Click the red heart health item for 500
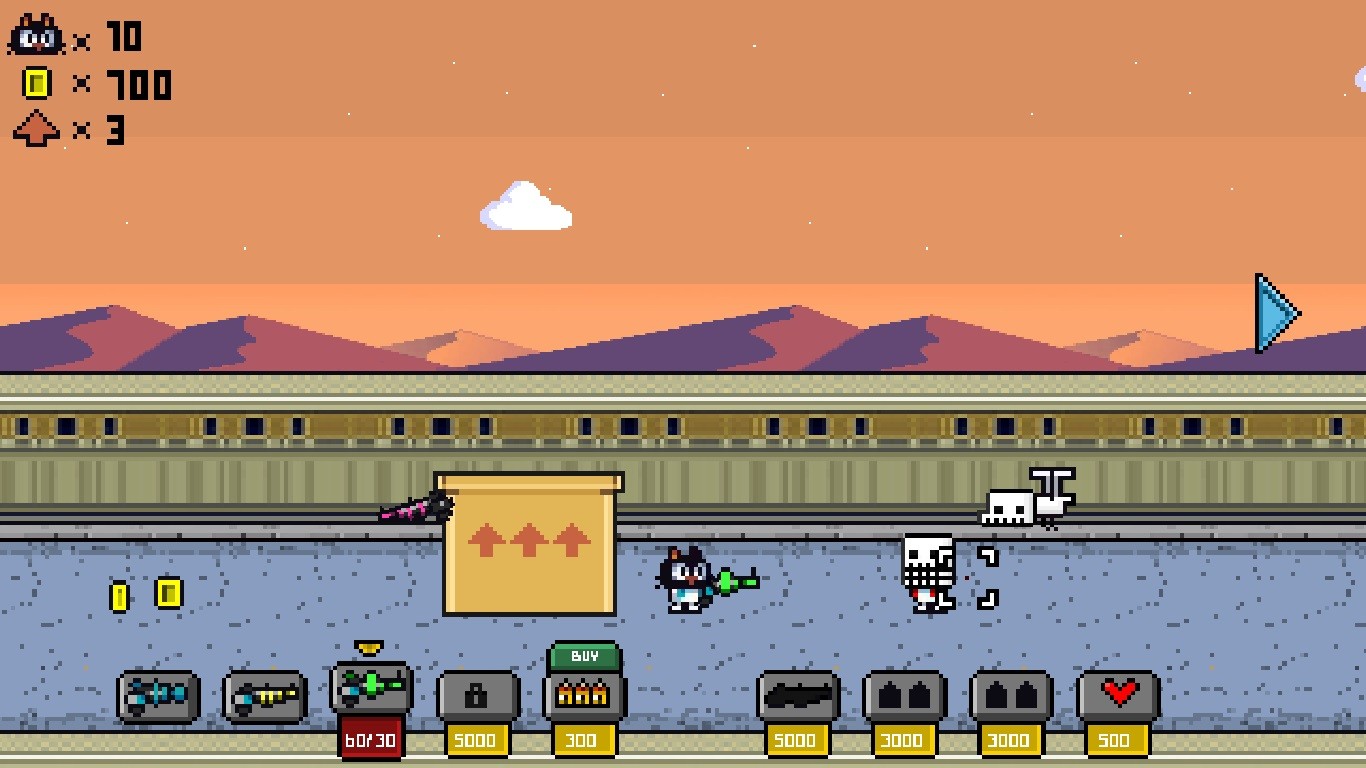1366x768 pixels. tap(1117, 695)
